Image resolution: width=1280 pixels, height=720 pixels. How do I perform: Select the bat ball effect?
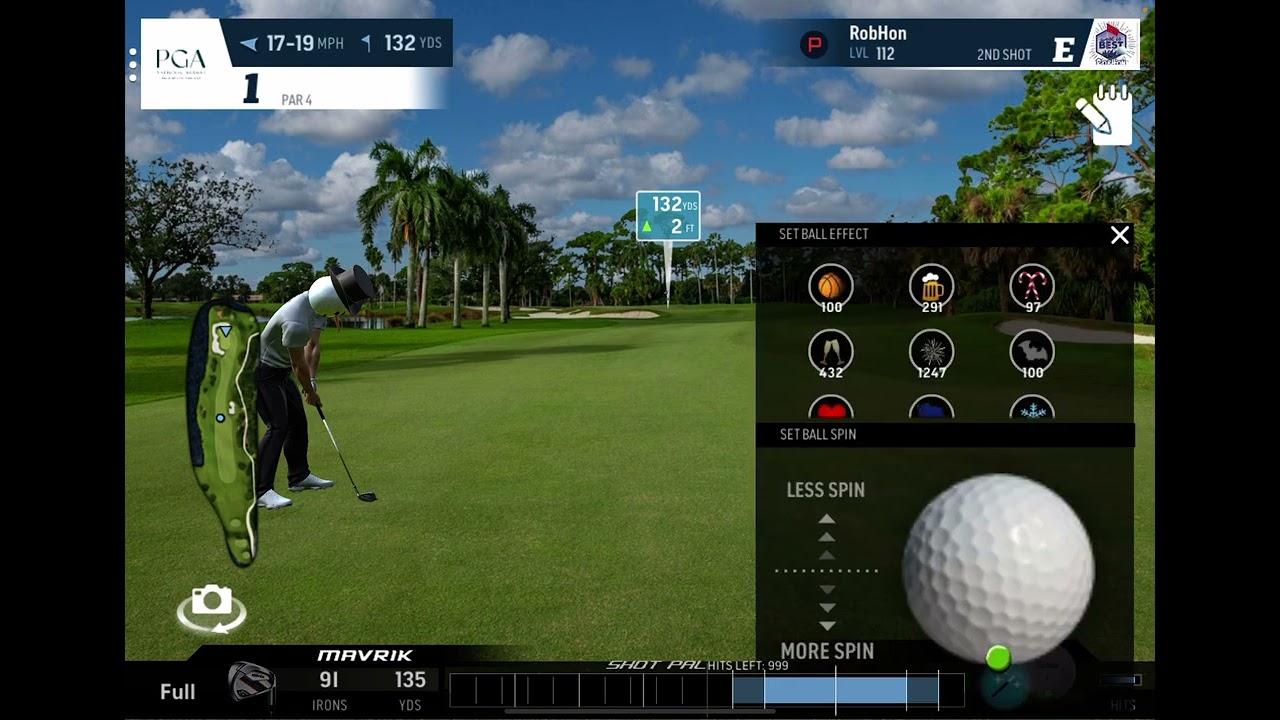1031,352
